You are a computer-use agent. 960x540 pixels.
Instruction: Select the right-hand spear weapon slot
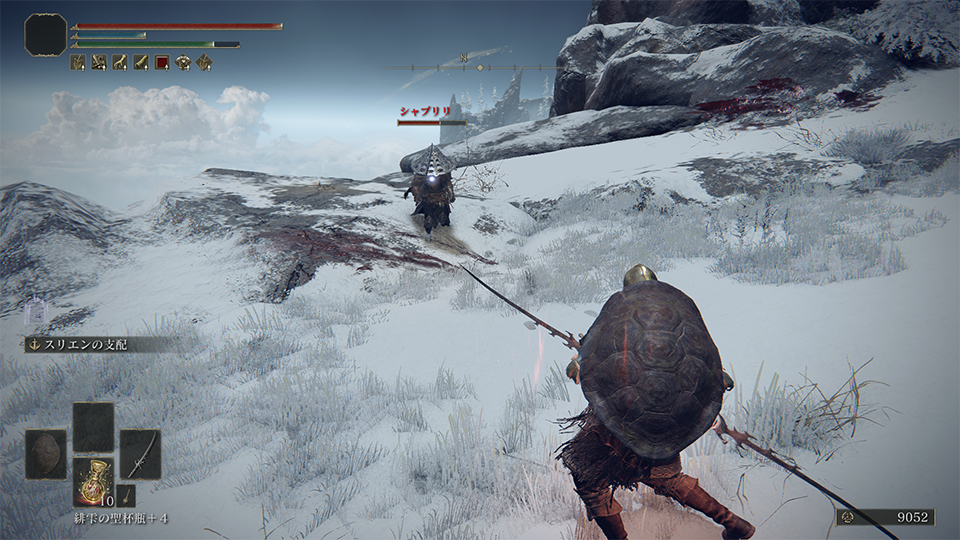click(x=140, y=454)
